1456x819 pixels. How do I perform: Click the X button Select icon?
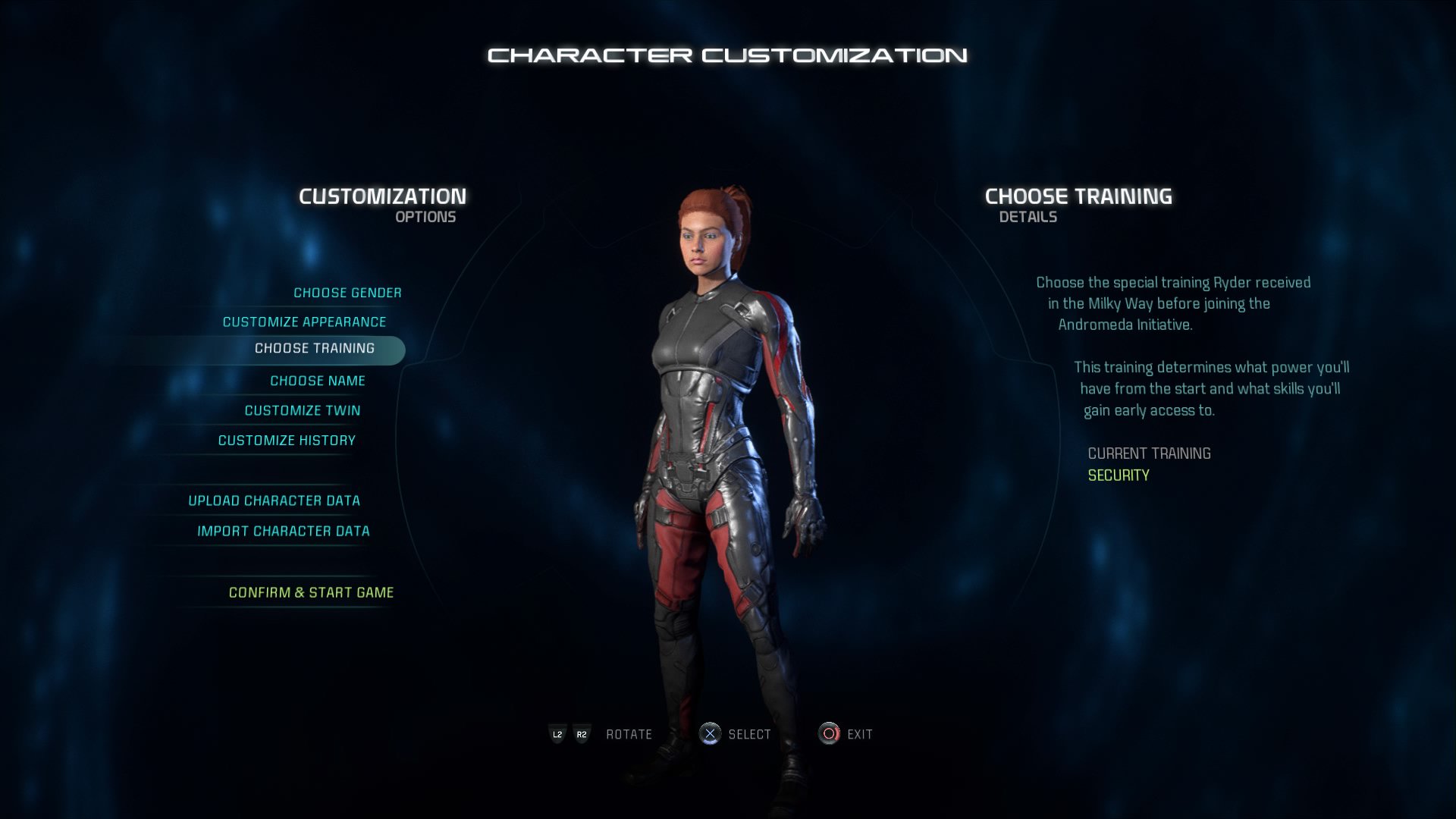(x=711, y=734)
